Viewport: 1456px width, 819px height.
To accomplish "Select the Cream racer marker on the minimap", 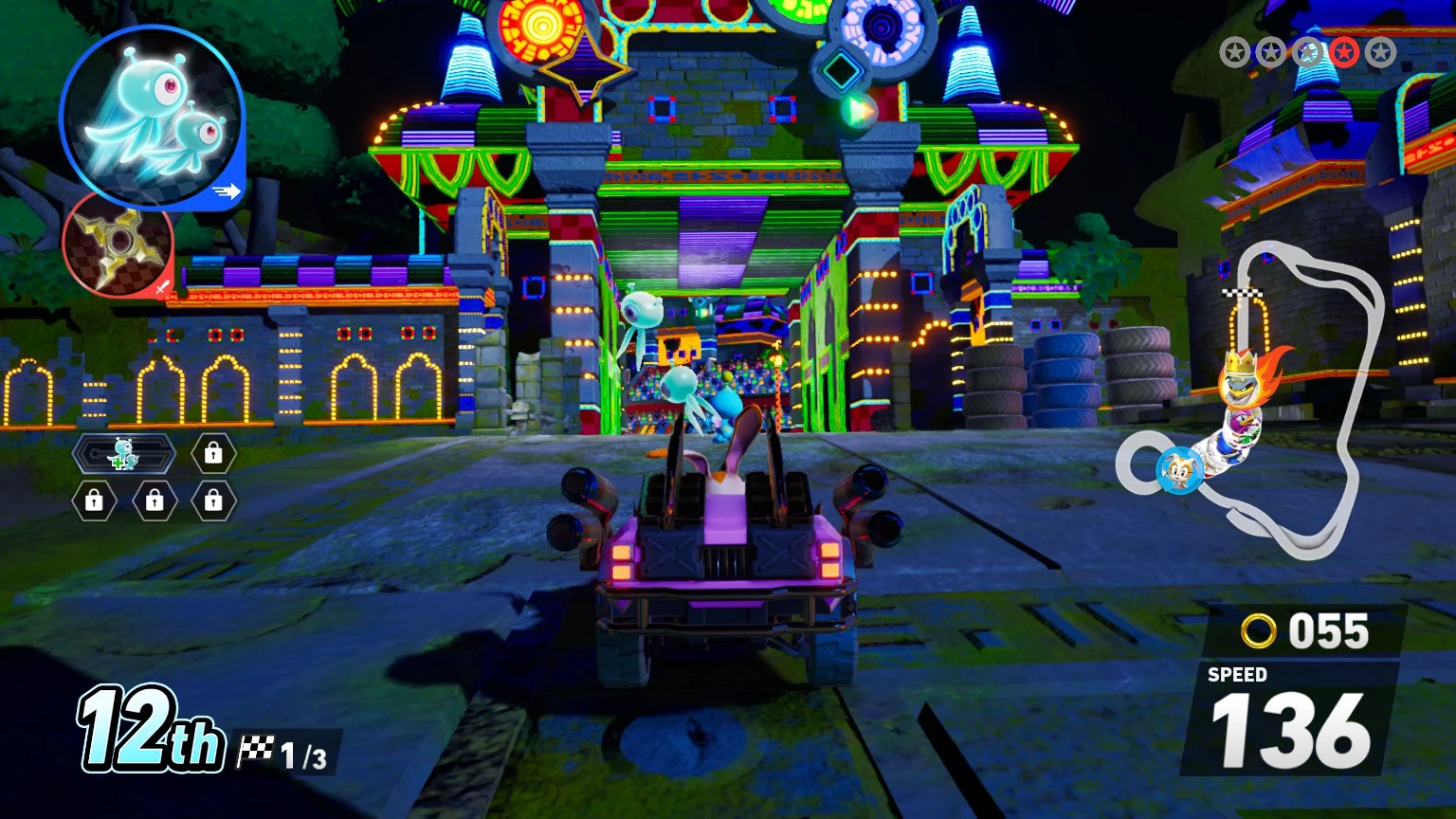I will (1179, 469).
